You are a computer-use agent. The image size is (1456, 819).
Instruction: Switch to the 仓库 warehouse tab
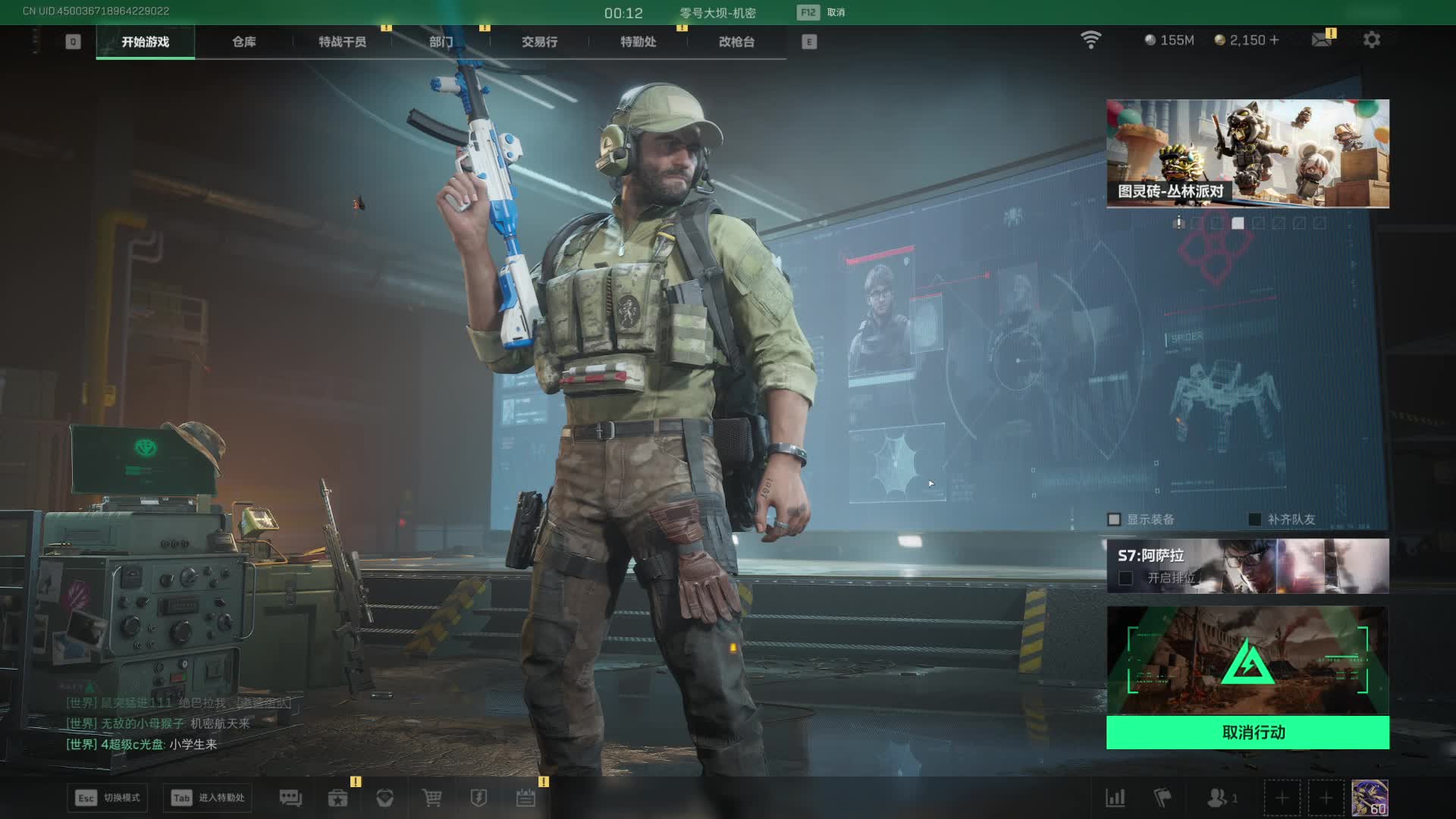(243, 42)
